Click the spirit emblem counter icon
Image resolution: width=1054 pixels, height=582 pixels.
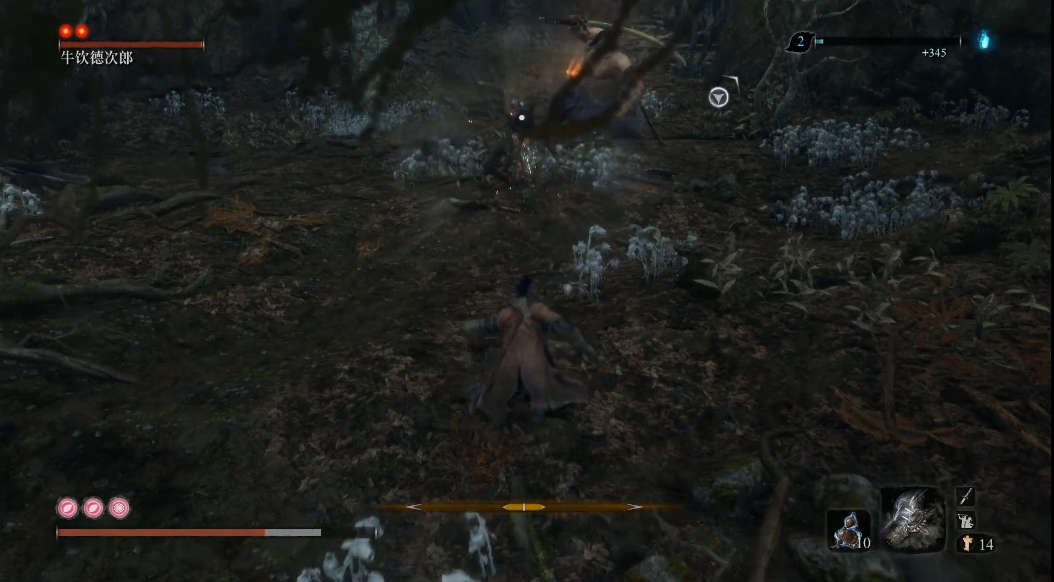(966, 544)
